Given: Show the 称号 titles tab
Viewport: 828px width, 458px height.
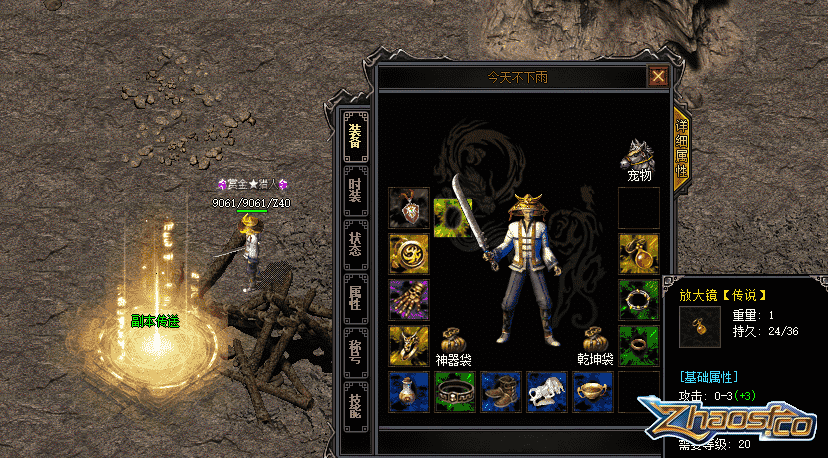Looking at the screenshot, I should pyautogui.click(x=355, y=350).
